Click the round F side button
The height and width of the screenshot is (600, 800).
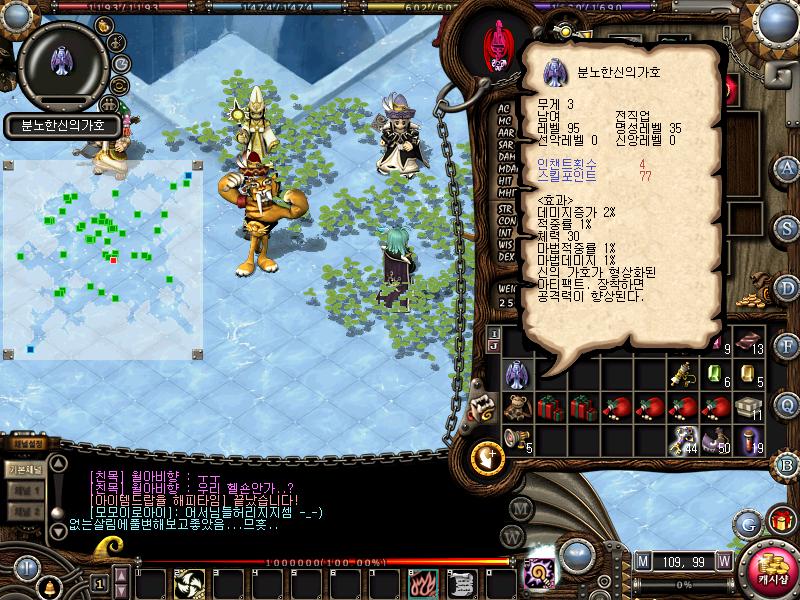point(787,346)
